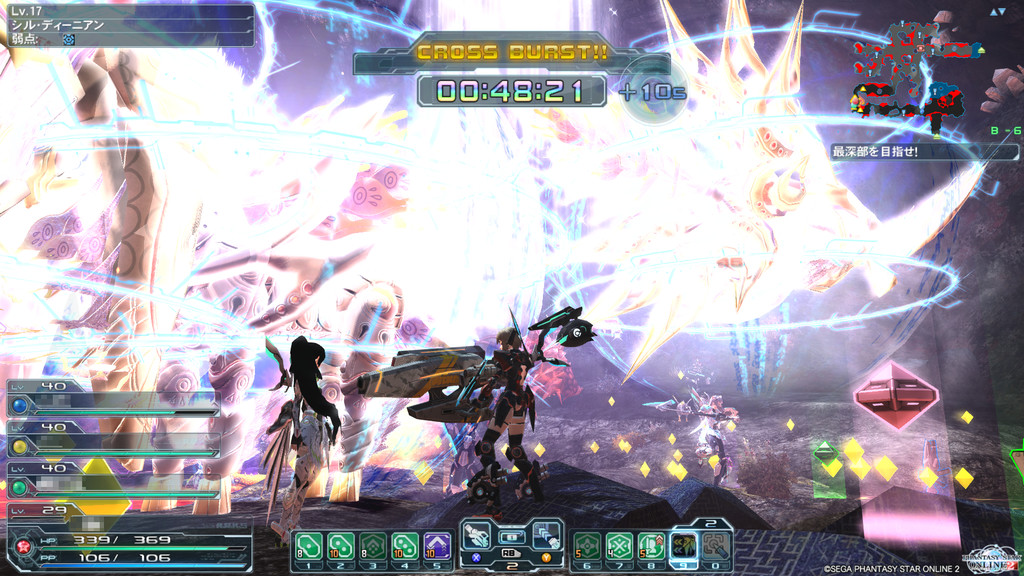Use the green target skill in slot 6

pos(587,546)
